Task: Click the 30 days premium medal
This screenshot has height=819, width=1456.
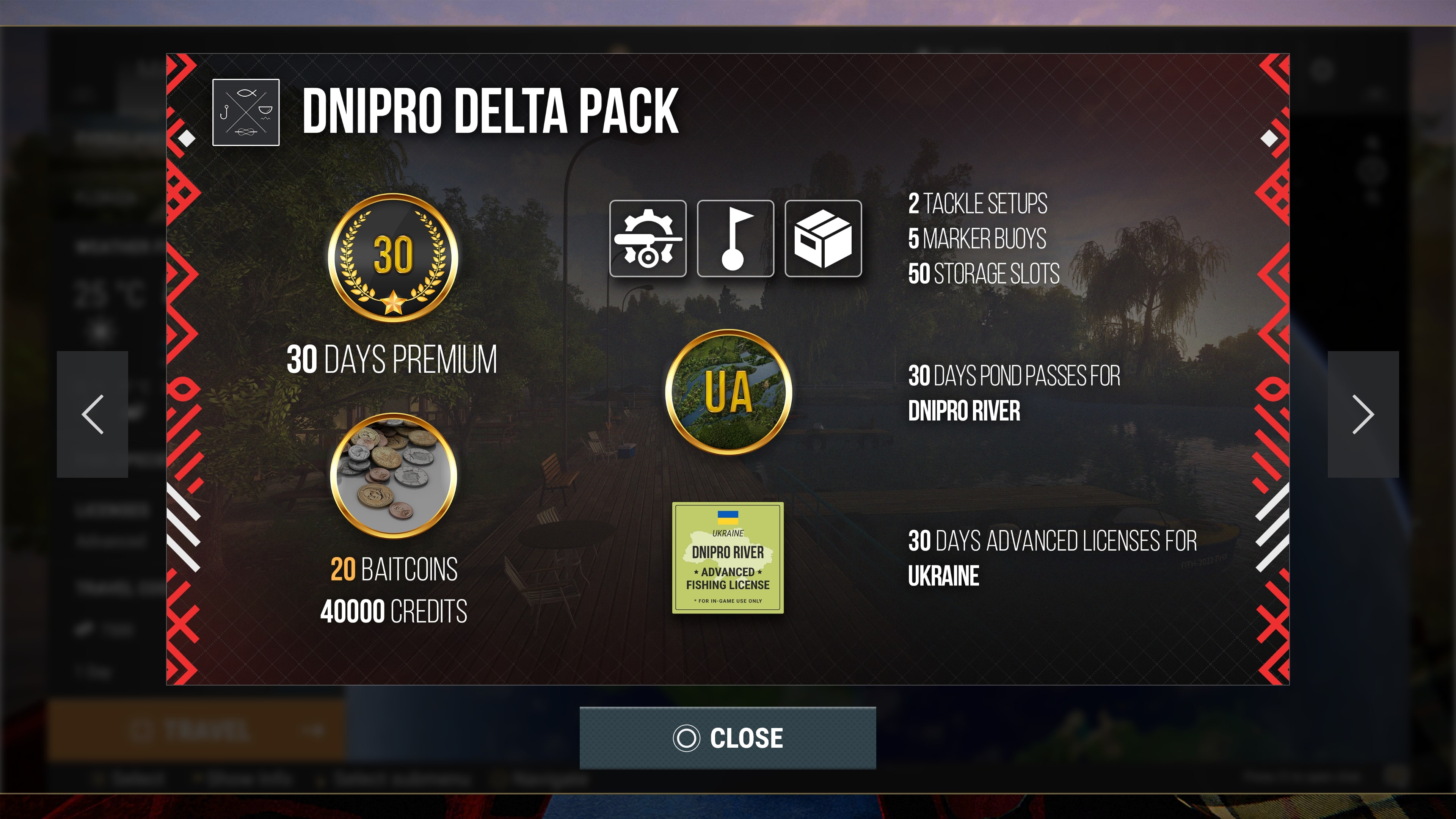Action: tap(394, 258)
